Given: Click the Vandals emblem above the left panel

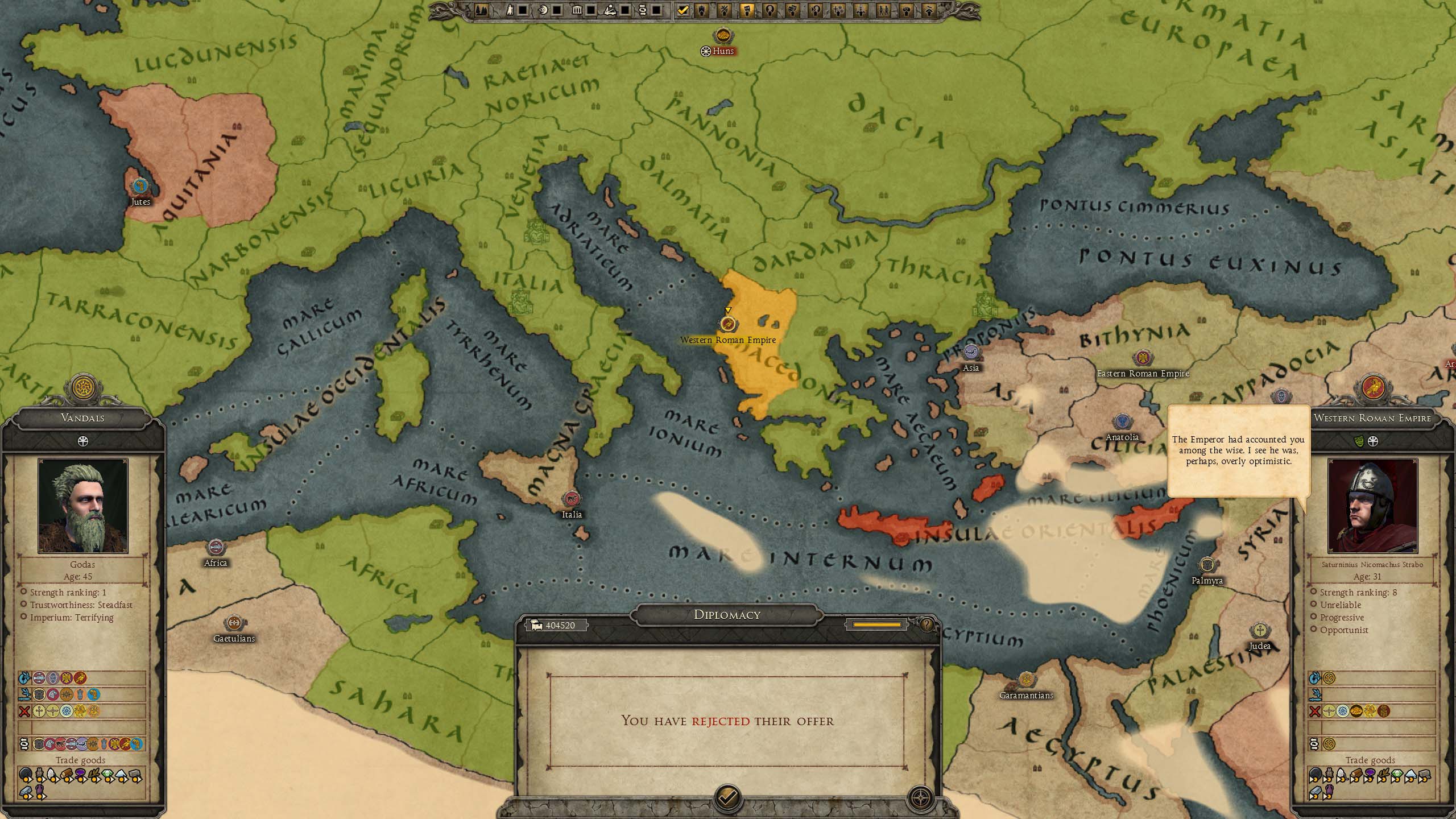Looking at the screenshot, I should click(x=84, y=387).
